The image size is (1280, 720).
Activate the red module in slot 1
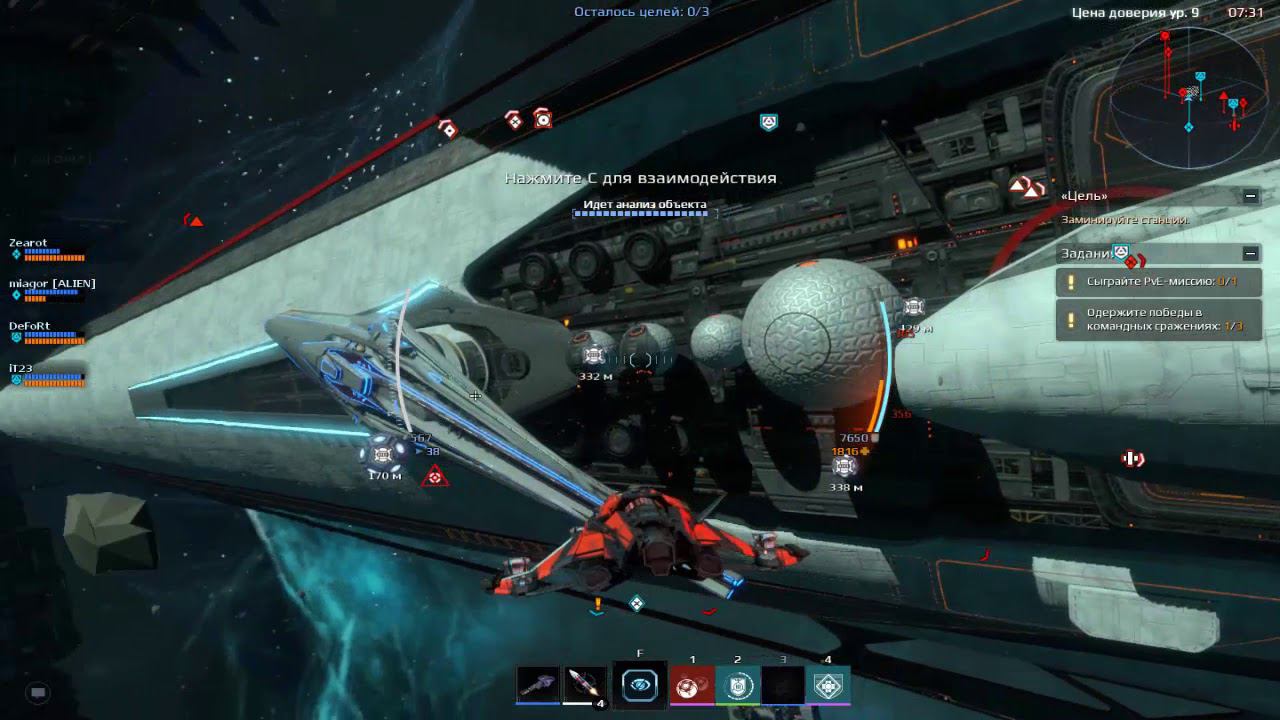click(692, 686)
